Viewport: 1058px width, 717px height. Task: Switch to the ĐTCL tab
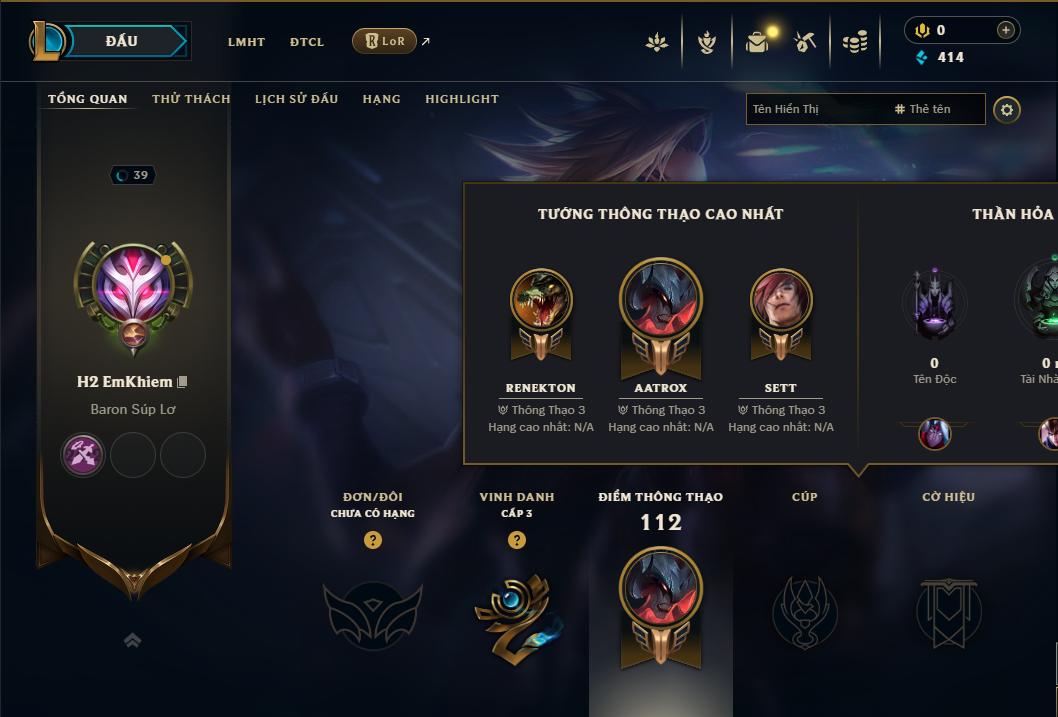coord(307,42)
